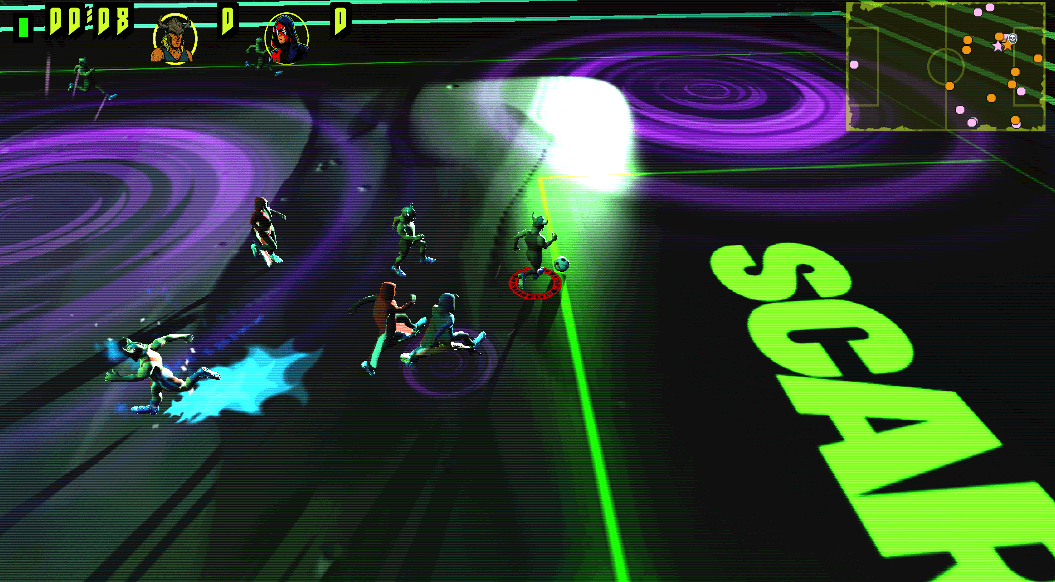1055x582 pixels.
Task: Select the horned-helmet team captain portrait
Action: click(x=173, y=40)
